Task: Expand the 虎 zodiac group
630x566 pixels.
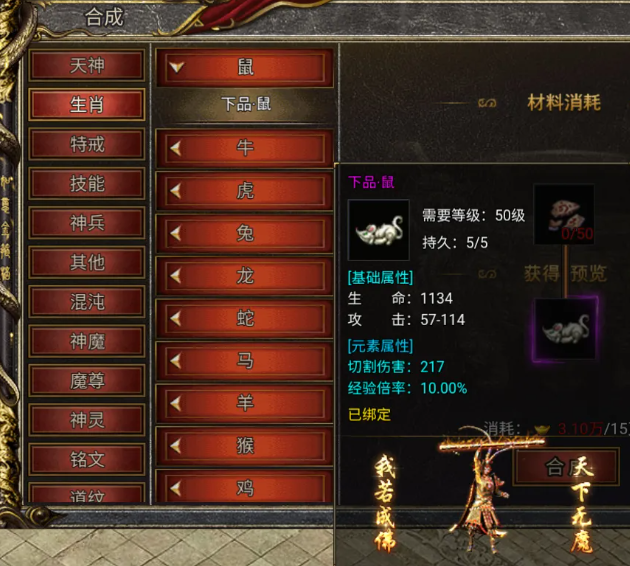Action: [x=245, y=191]
